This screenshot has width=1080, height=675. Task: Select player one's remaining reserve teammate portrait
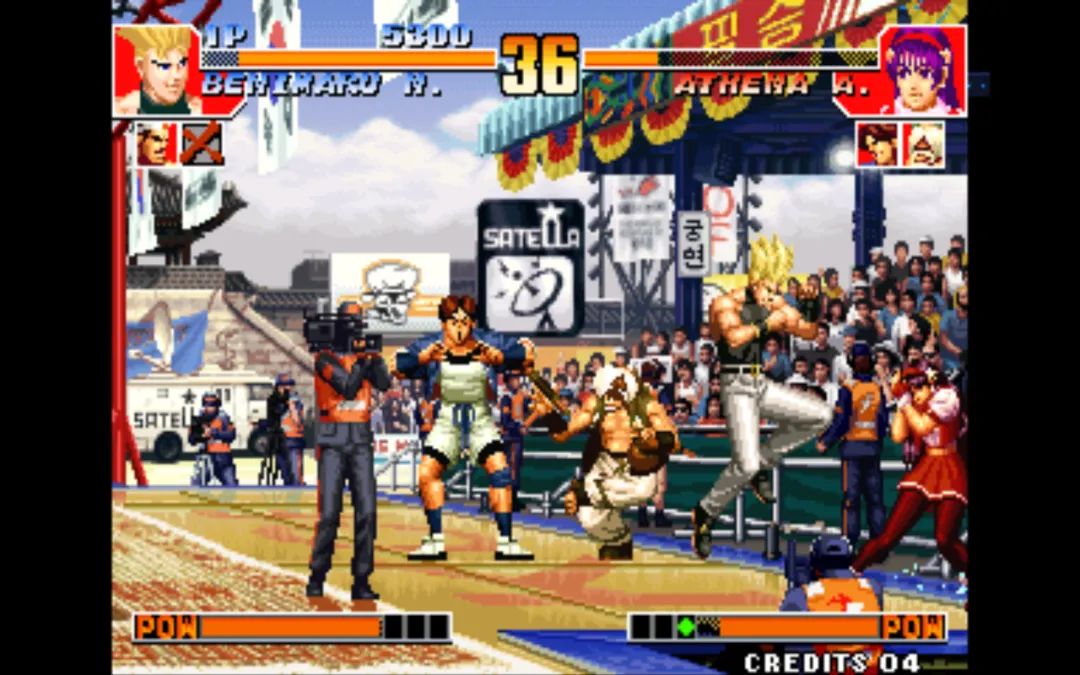tap(156, 144)
